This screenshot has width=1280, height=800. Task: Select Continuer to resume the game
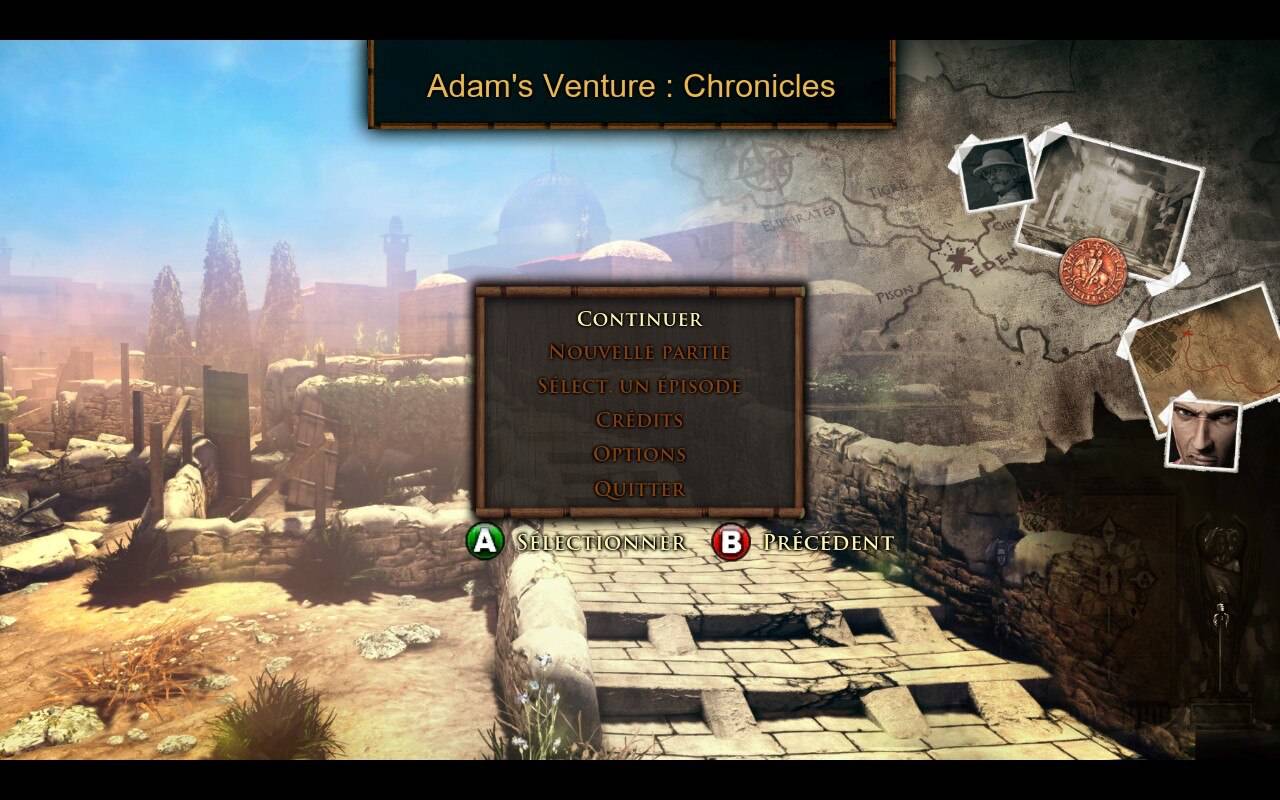coord(639,319)
